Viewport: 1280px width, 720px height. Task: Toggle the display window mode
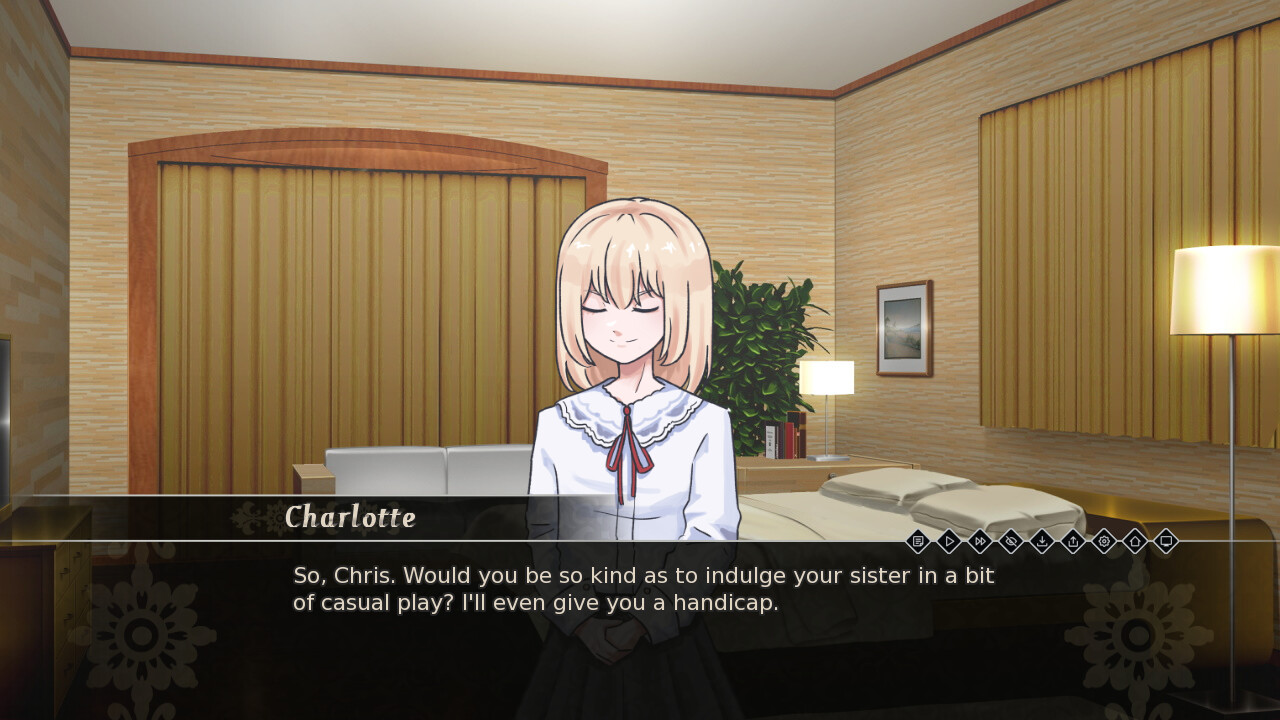(1166, 541)
